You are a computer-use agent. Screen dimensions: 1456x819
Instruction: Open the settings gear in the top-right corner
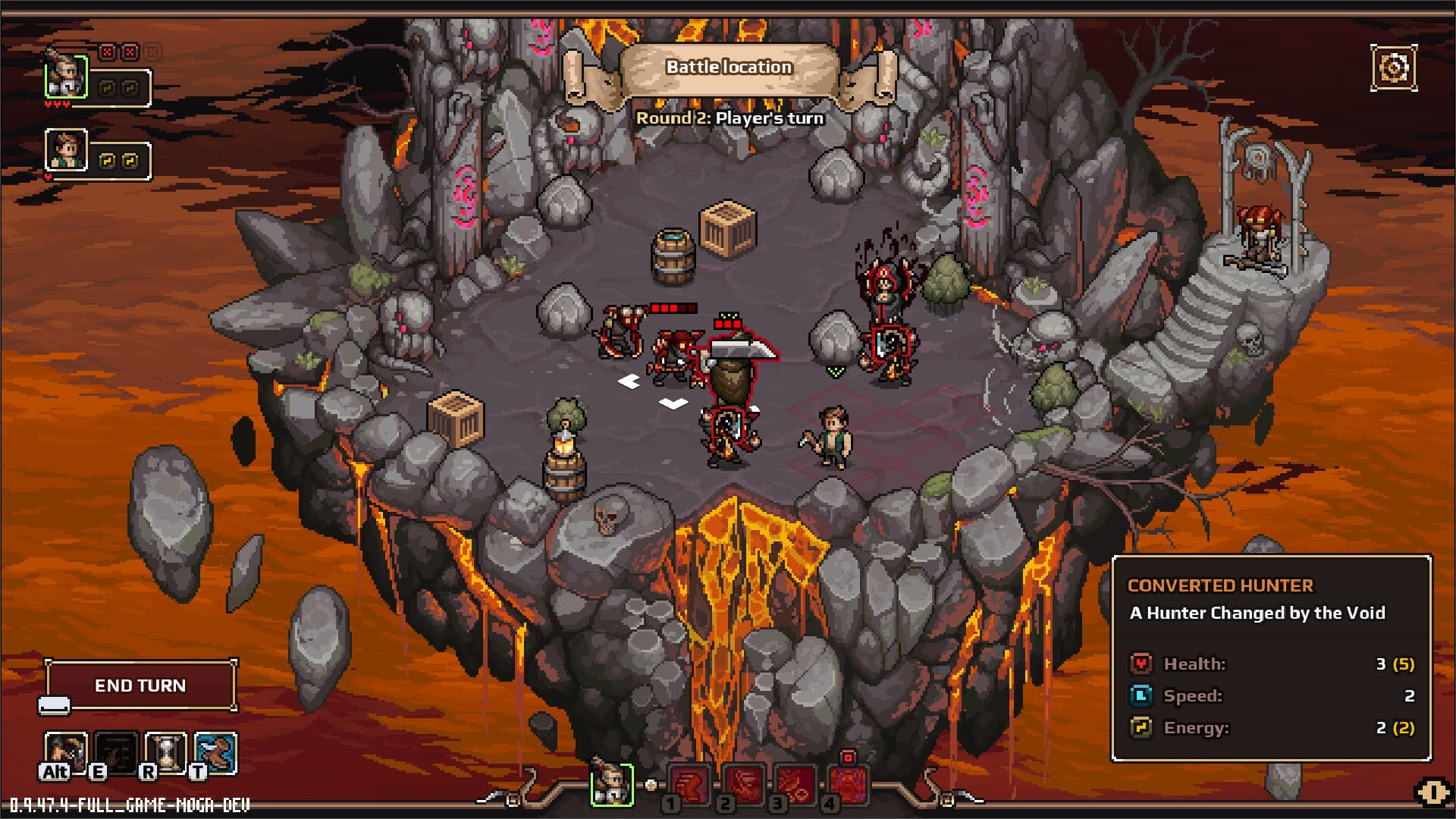click(x=1395, y=67)
